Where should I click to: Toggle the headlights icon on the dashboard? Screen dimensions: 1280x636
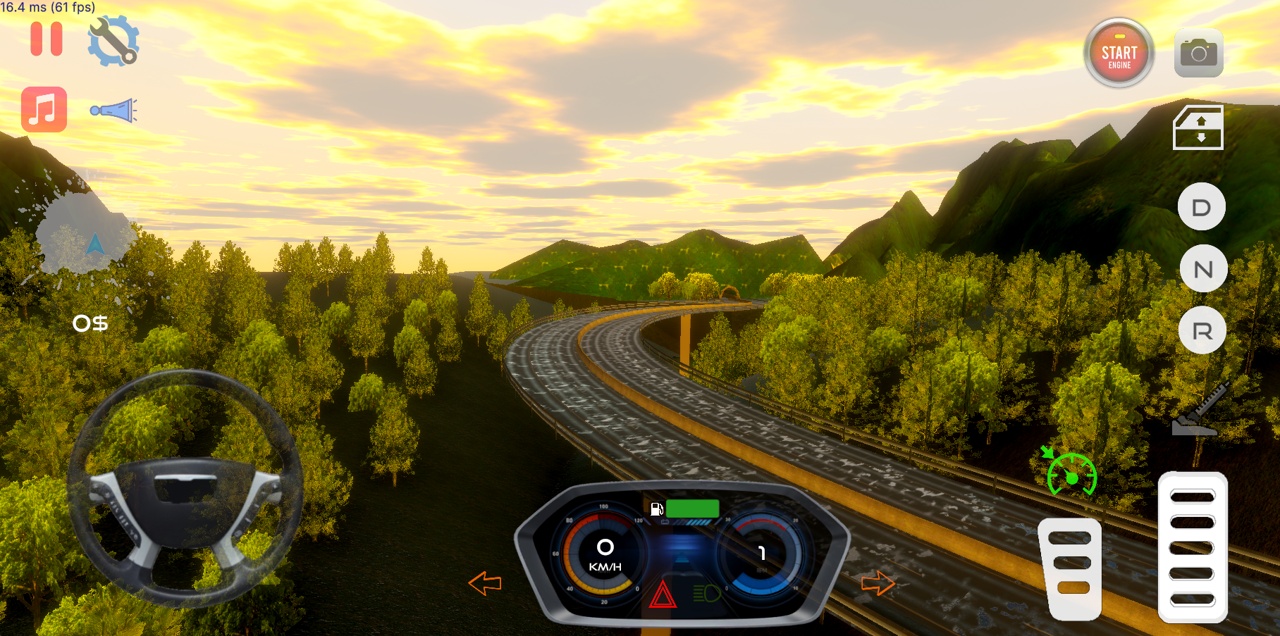[707, 593]
